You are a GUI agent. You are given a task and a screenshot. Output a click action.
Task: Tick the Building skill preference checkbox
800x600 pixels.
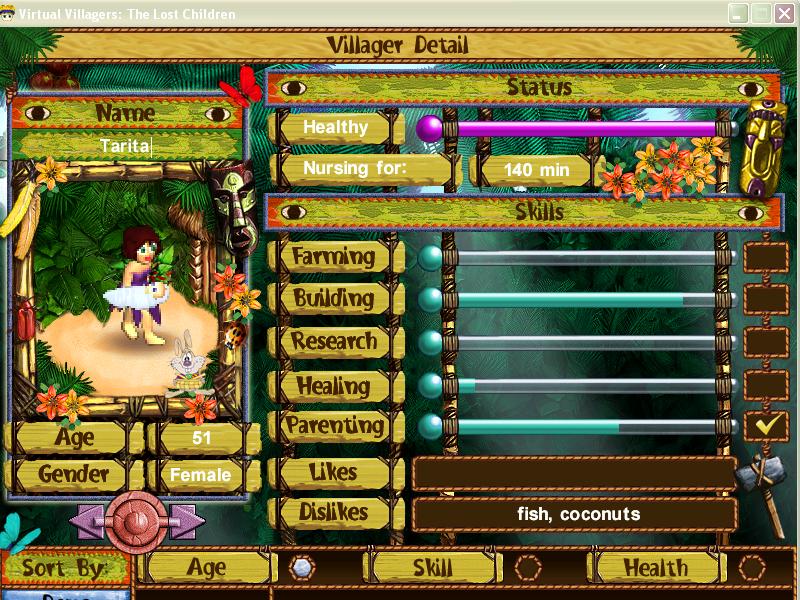tap(766, 299)
